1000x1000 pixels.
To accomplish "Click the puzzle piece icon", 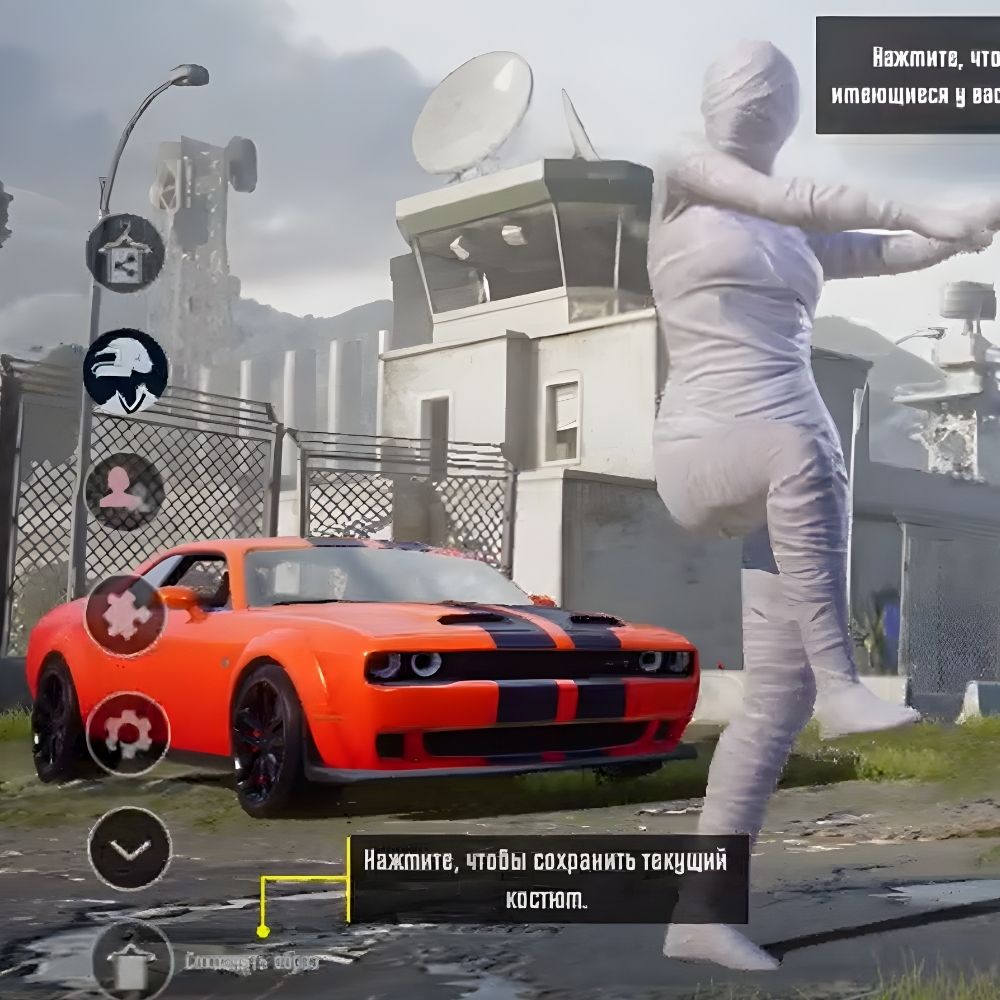I will pyautogui.click(x=125, y=615).
